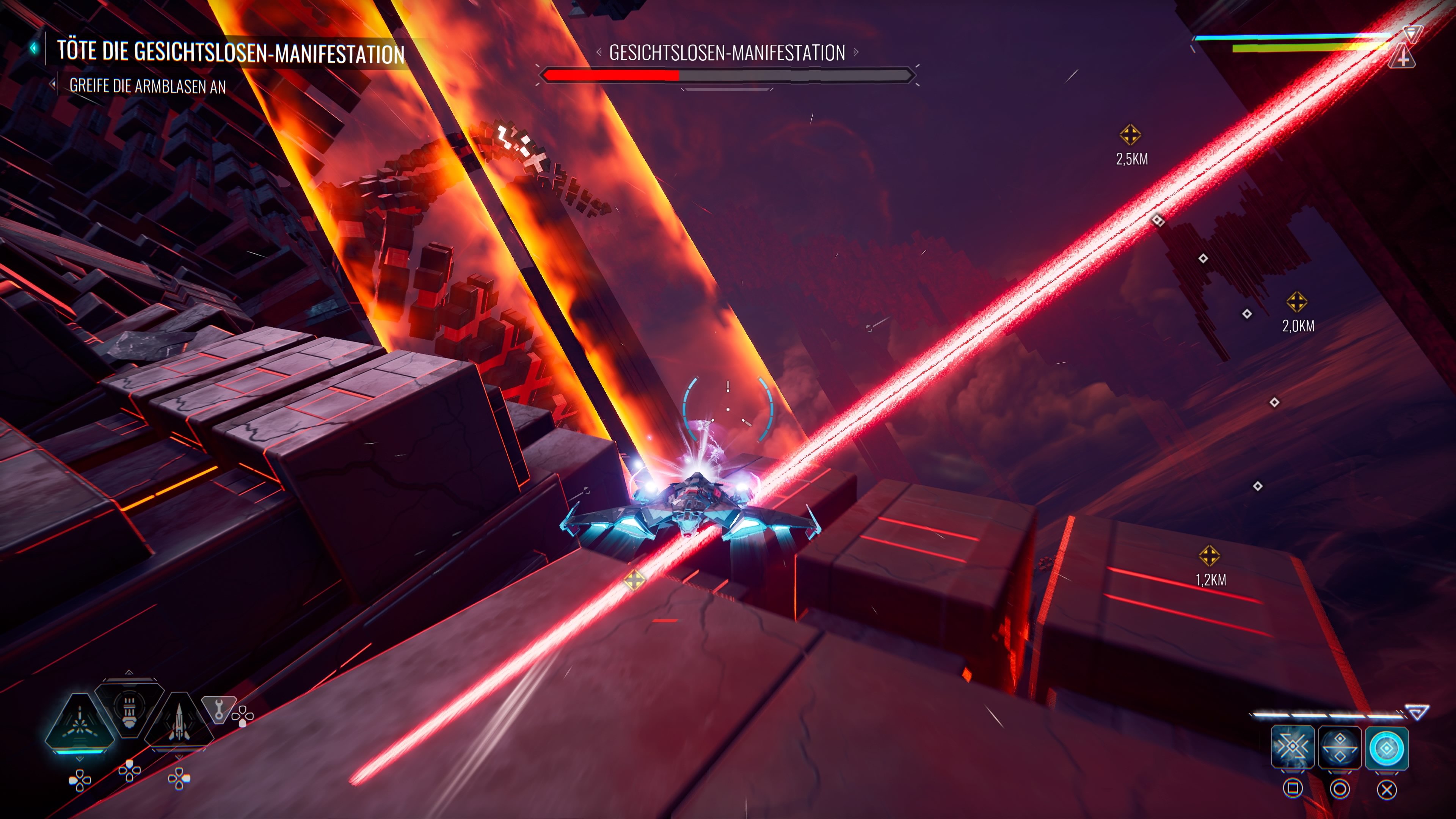Select the sub-objective Greife die Armblasen an
This screenshot has height=819, width=1456.
(147, 86)
